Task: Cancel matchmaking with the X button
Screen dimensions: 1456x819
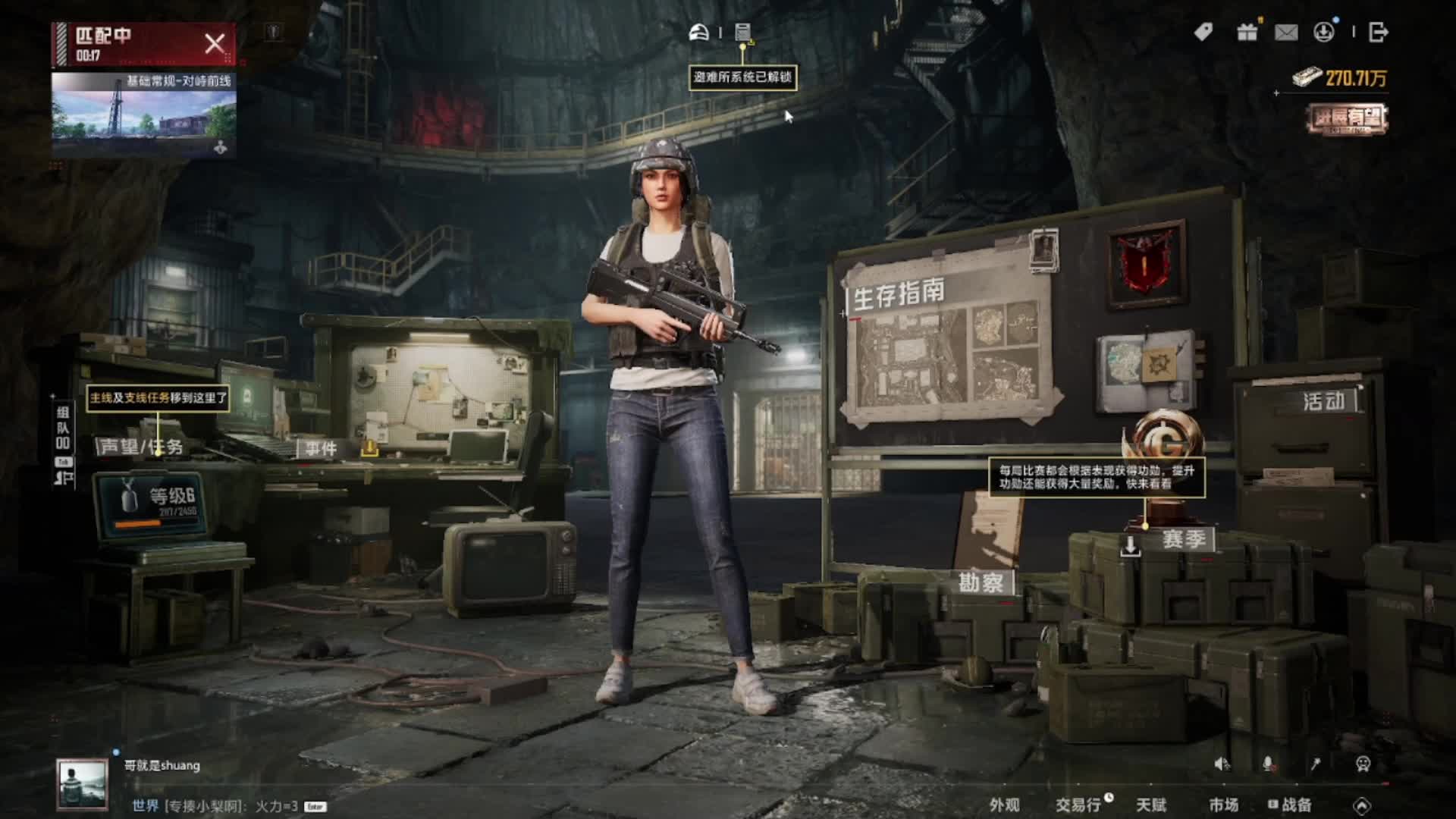Action: (215, 43)
